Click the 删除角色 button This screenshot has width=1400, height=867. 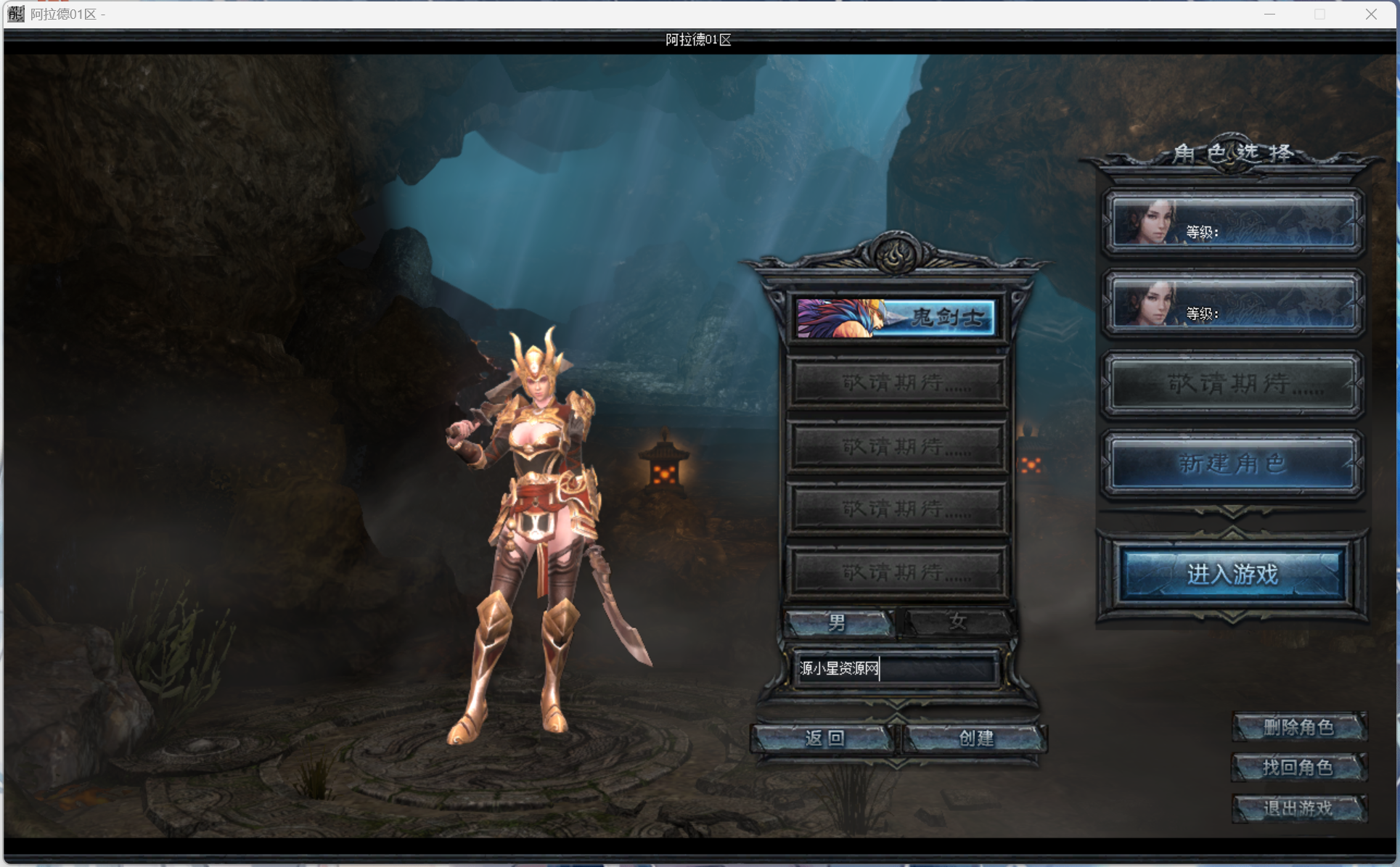click(1298, 727)
